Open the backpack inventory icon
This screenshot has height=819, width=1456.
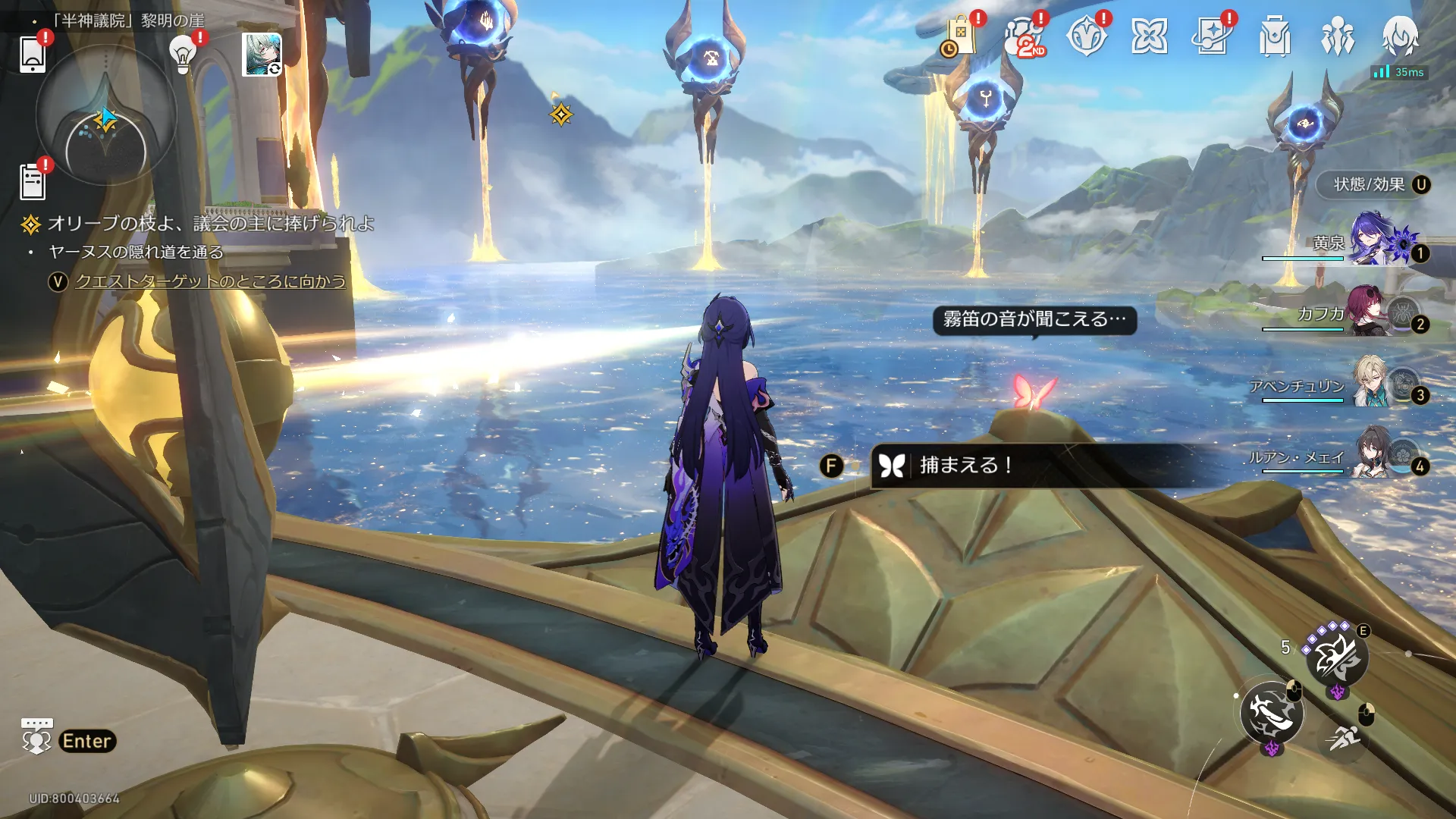[x=1274, y=36]
